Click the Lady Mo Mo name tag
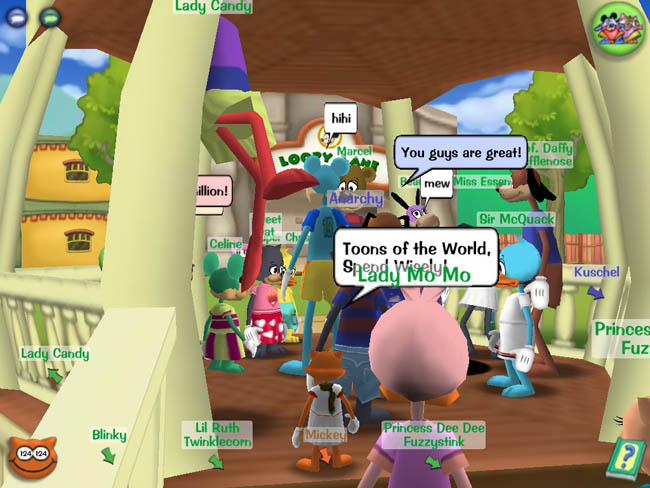The width and height of the screenshot is (650, 488). pyautogui.click(x=413, y=274)
